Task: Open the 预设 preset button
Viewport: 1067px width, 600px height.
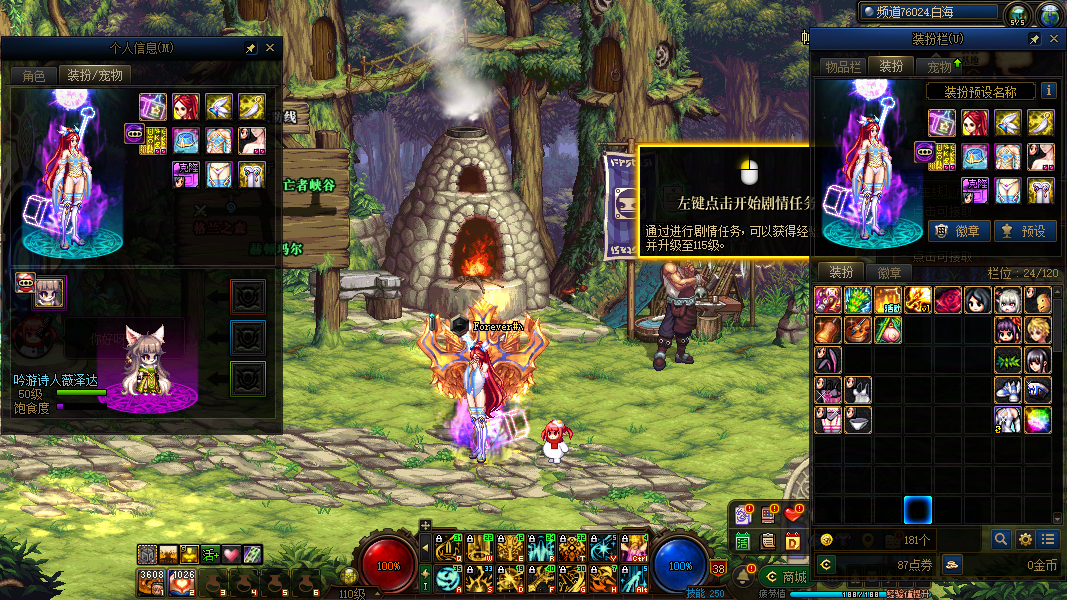Action: point(1023,231)
